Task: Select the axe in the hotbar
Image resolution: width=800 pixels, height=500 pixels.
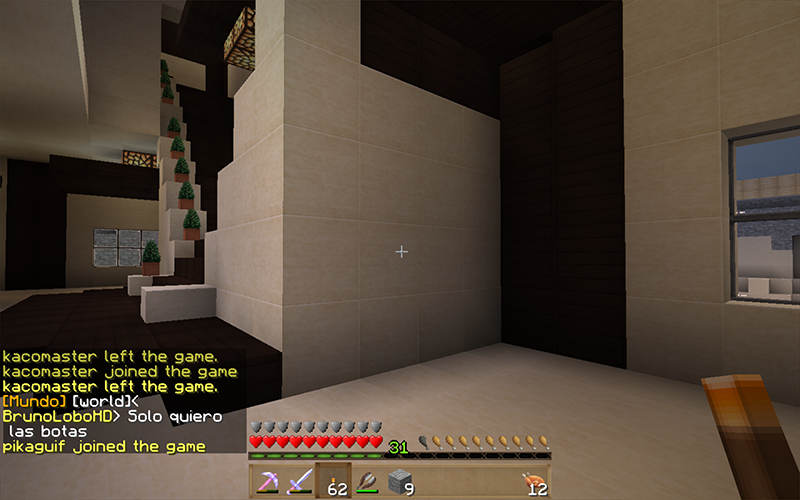Action: (366, 481)
